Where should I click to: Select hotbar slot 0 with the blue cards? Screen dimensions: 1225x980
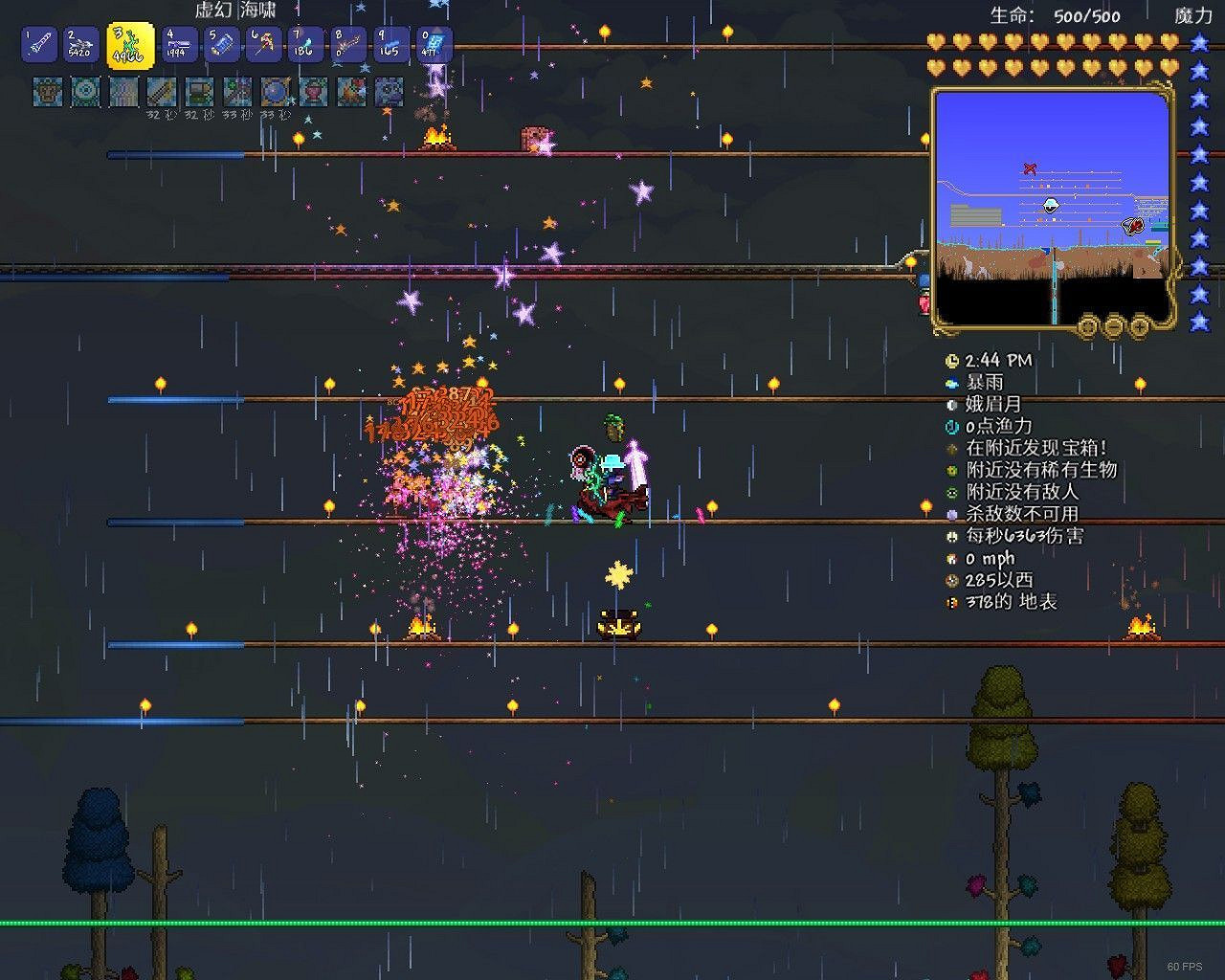tap(437, 44)
